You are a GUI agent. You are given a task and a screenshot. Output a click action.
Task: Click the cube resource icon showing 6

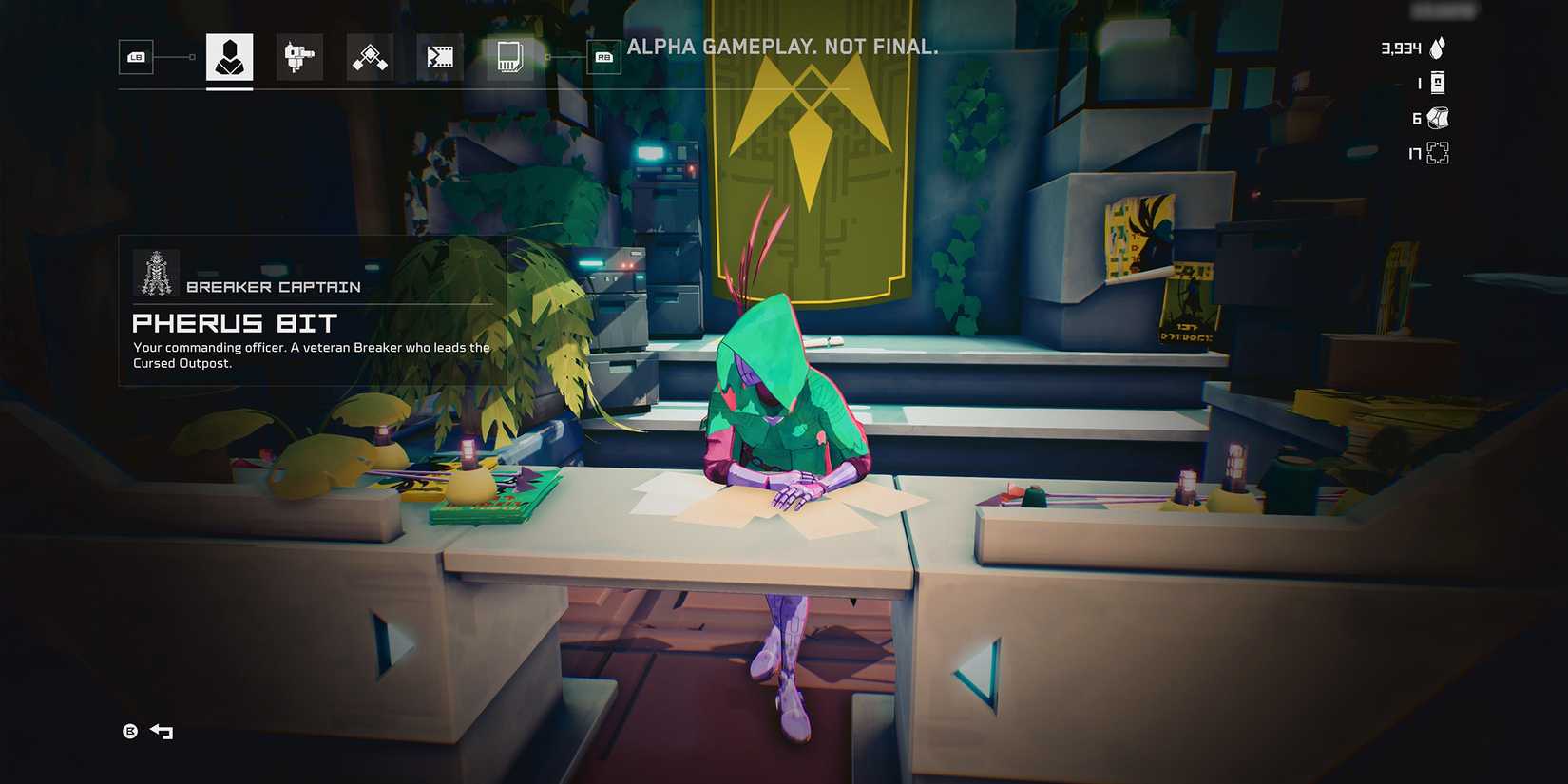(x=1438, y=117)
